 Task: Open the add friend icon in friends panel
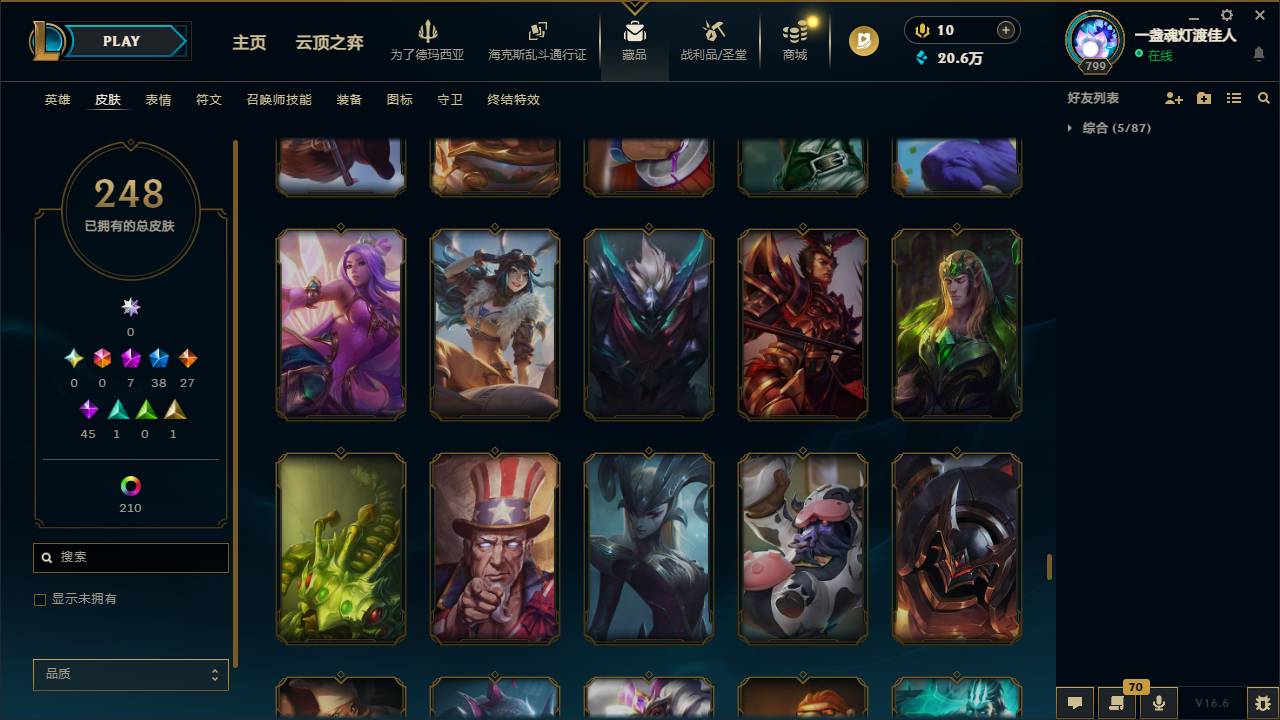(x=1175, y=97)
